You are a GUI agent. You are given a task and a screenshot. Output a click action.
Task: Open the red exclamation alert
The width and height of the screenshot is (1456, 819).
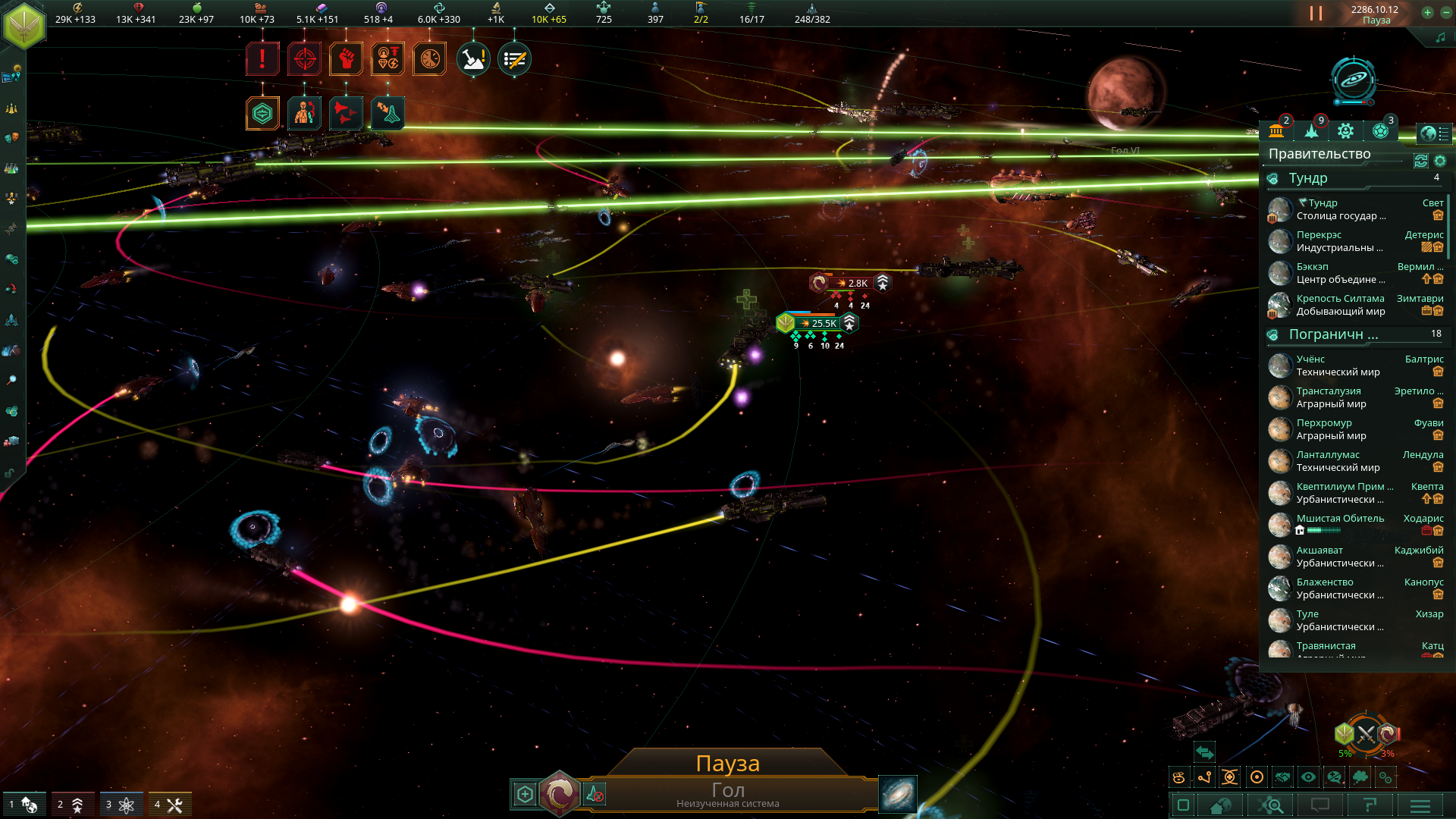point(262,59)
